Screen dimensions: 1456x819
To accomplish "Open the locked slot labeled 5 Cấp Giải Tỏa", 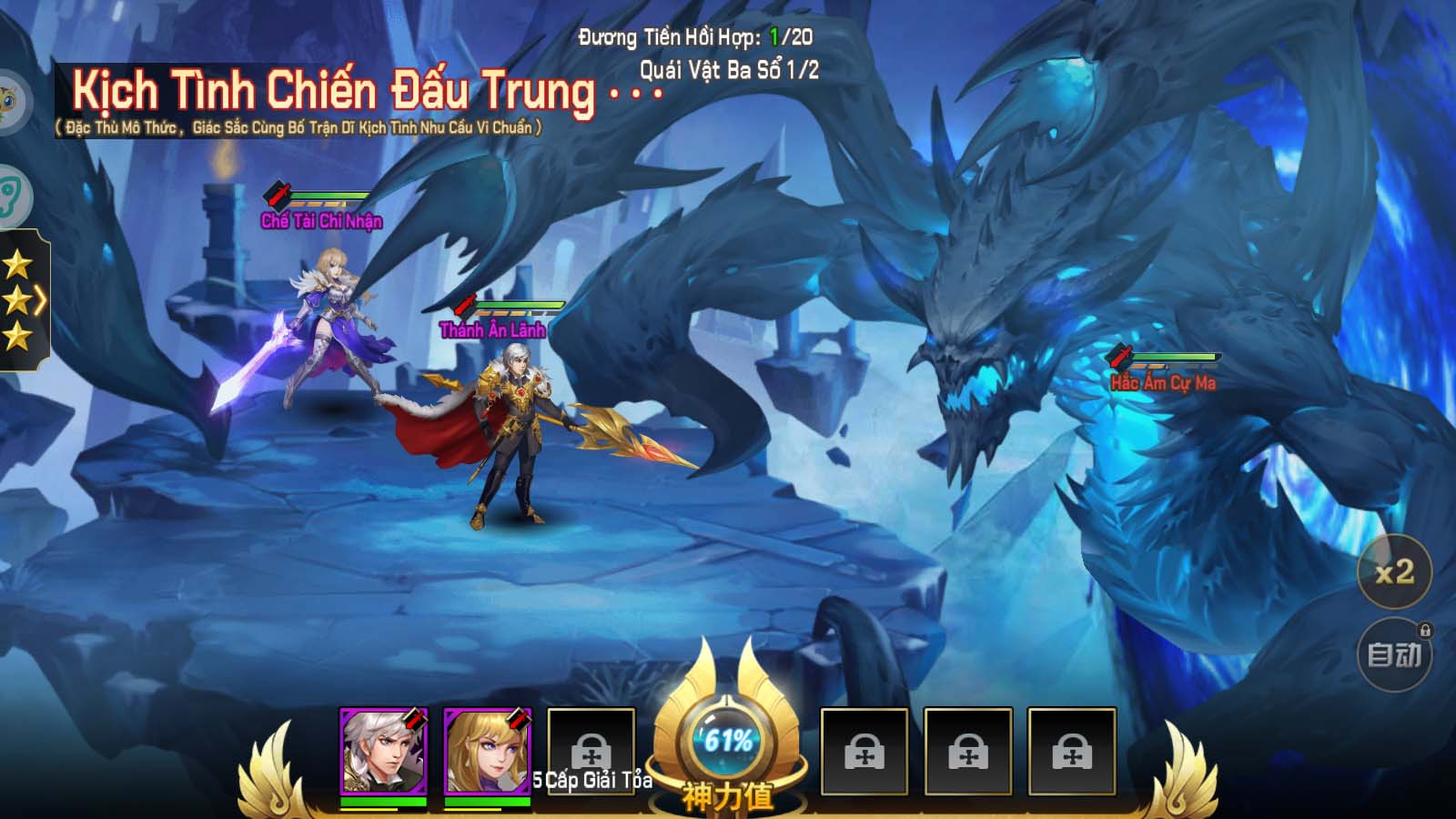I will pyautogui.click(x=590, y=749).
